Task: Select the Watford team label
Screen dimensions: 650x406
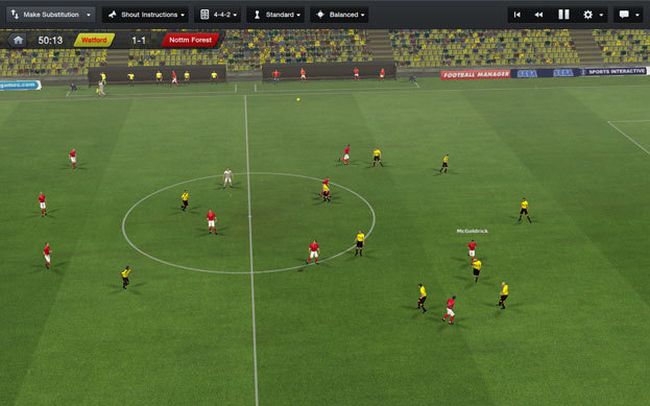Action: (94, 40)
